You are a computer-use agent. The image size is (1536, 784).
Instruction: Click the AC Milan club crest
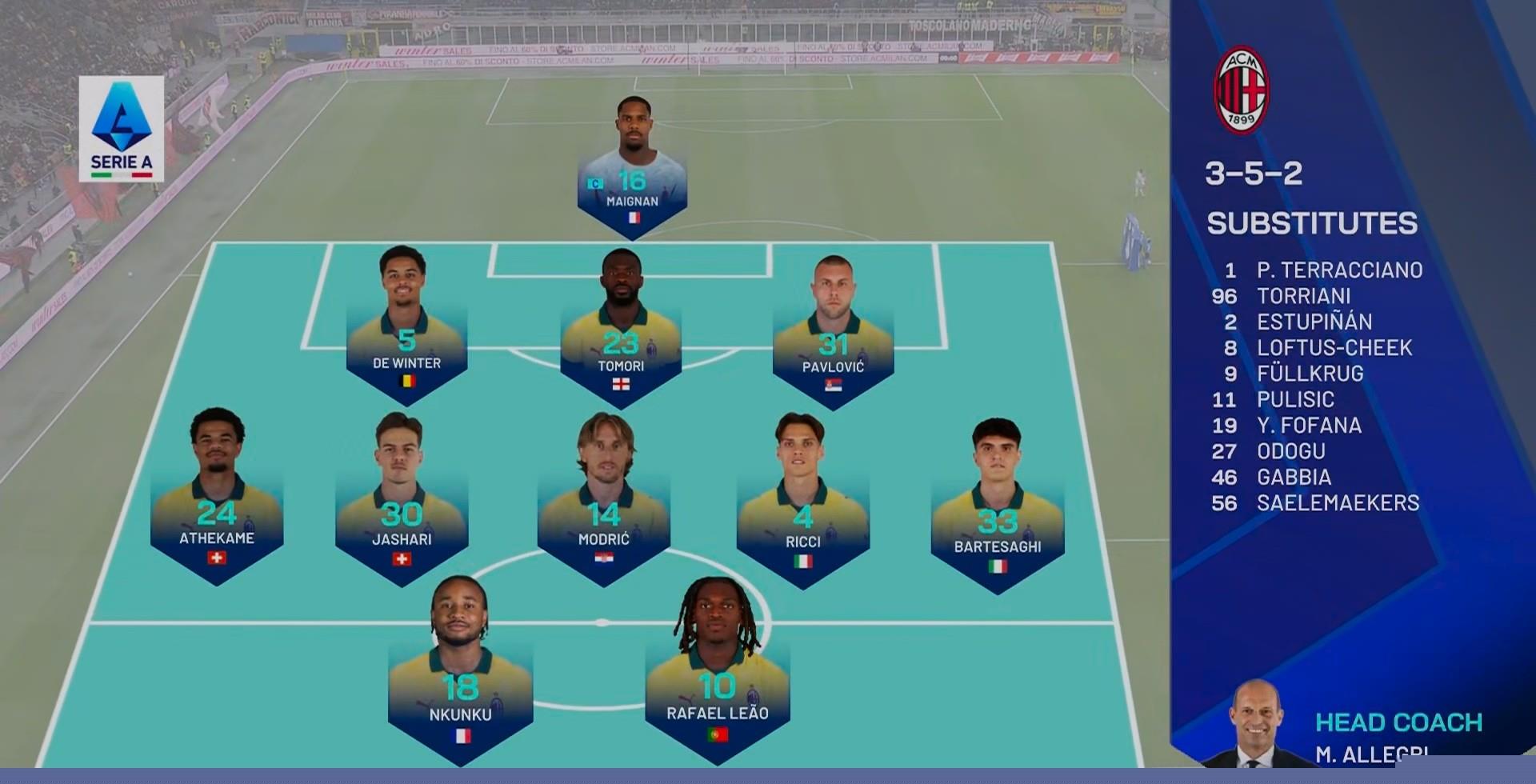(x=1241, y=90)
